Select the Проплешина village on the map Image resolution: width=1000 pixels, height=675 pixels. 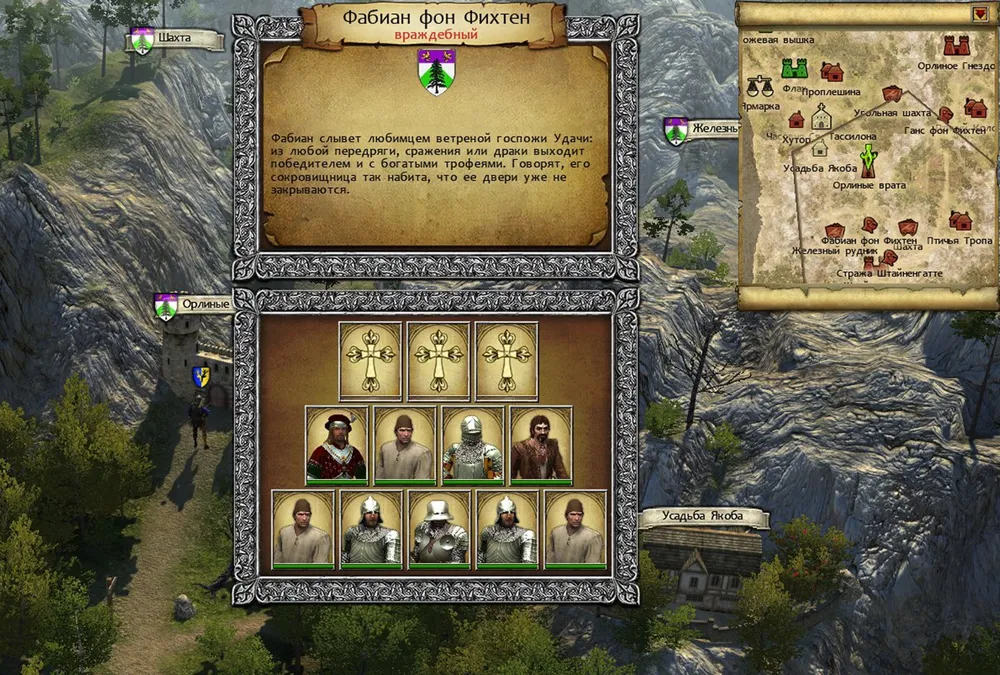pos(832,71)
